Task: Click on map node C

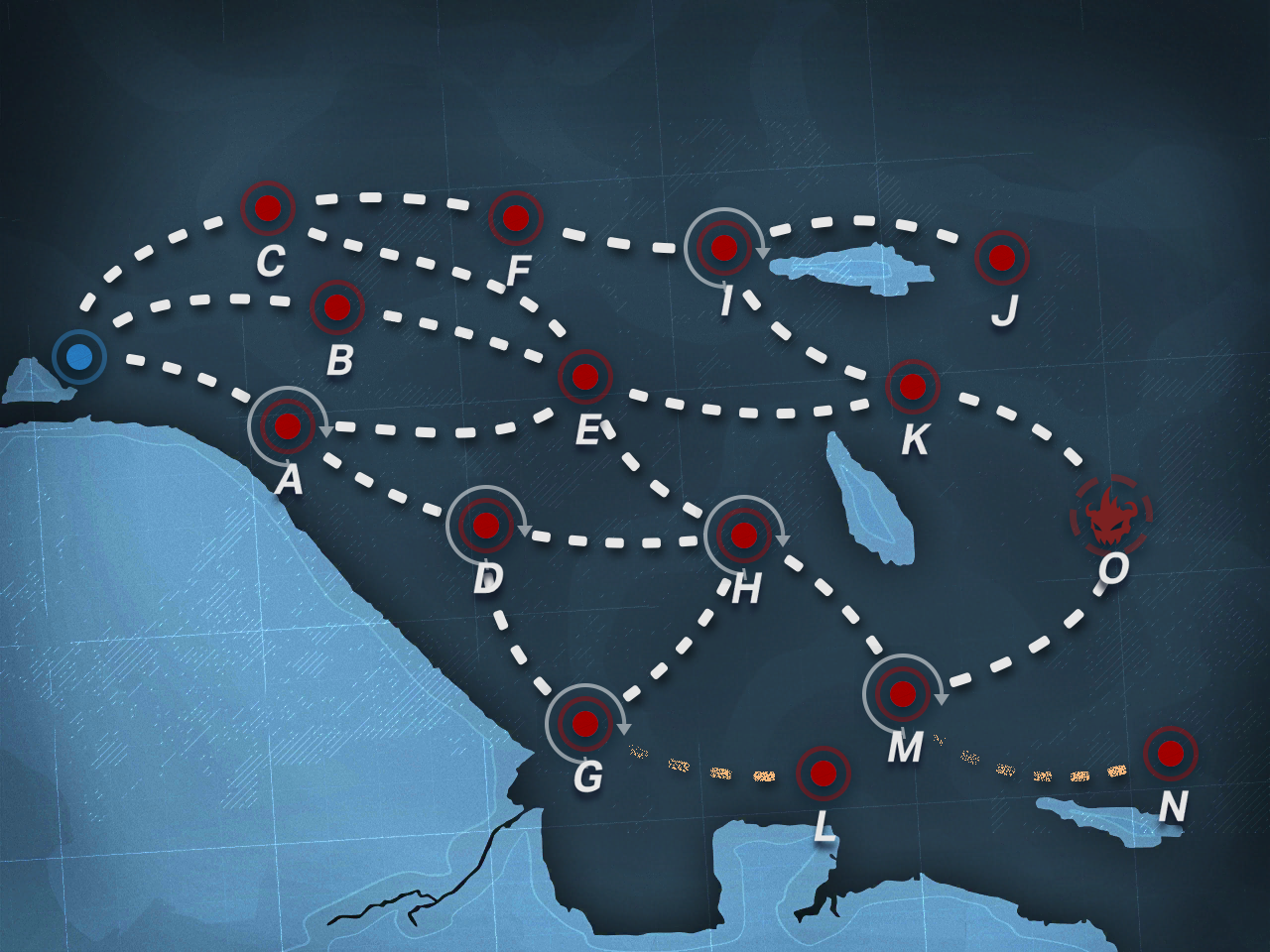Action: coord(268,208)
